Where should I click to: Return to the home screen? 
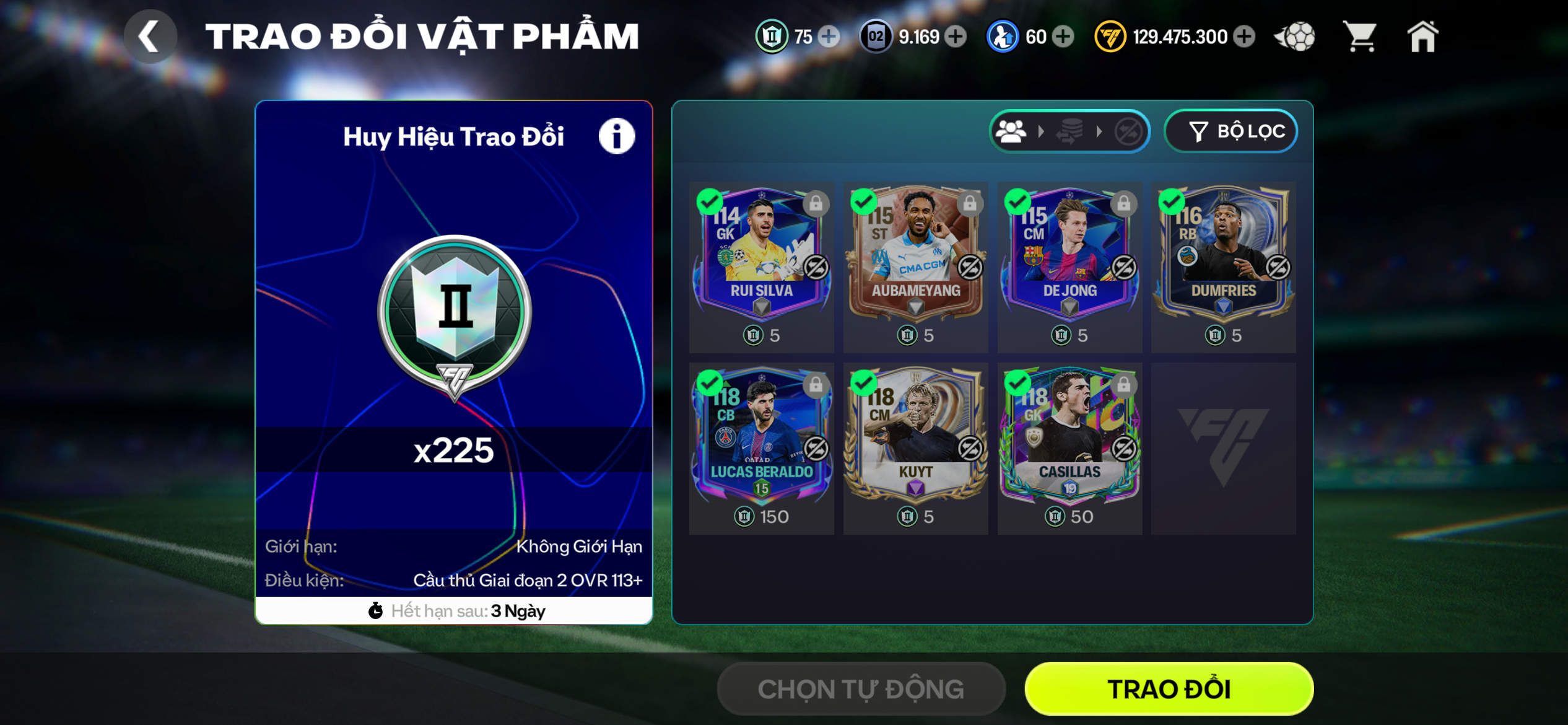(1422, 37)
